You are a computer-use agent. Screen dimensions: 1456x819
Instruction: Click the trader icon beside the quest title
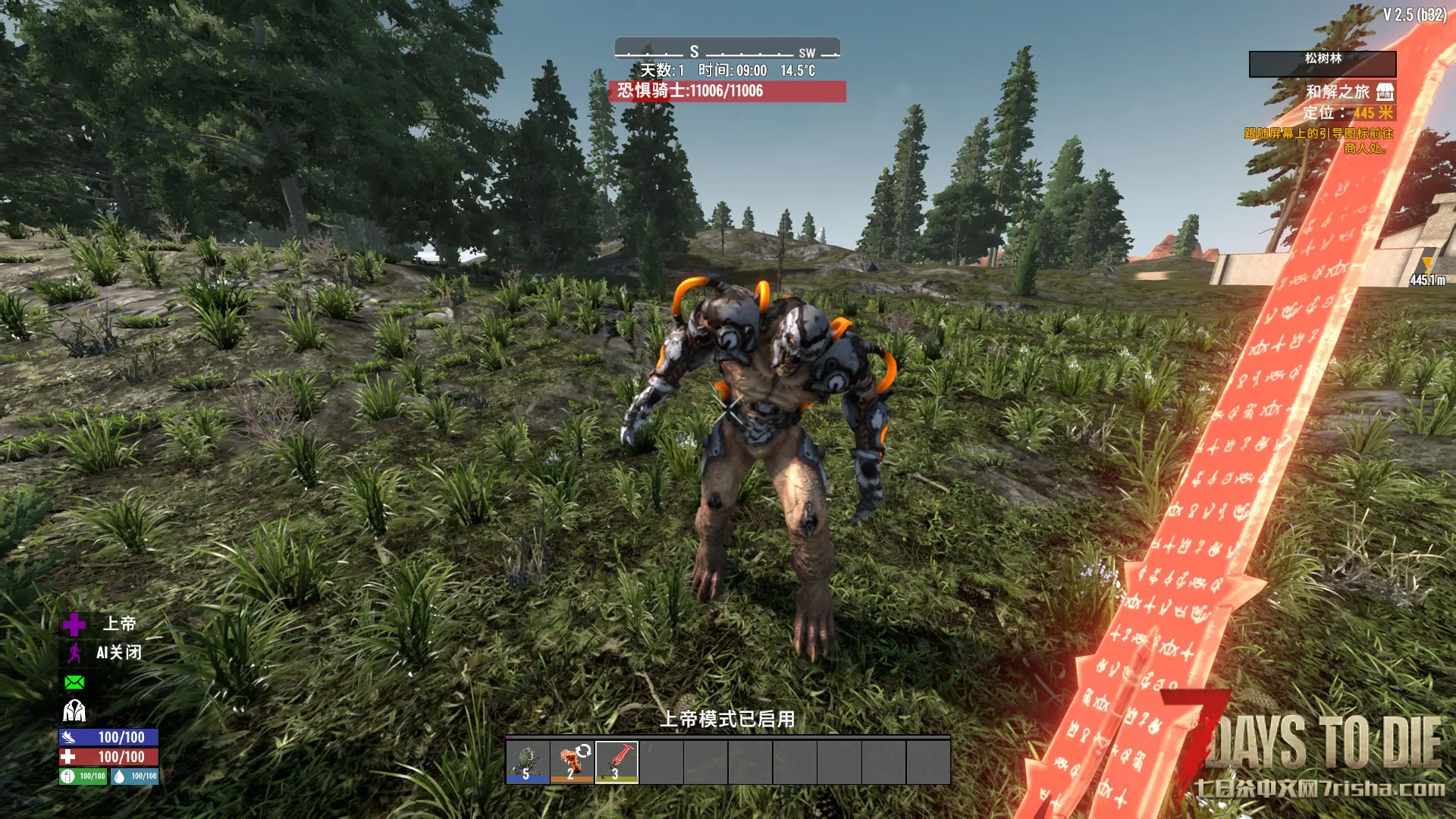(x=1385, y=92)
